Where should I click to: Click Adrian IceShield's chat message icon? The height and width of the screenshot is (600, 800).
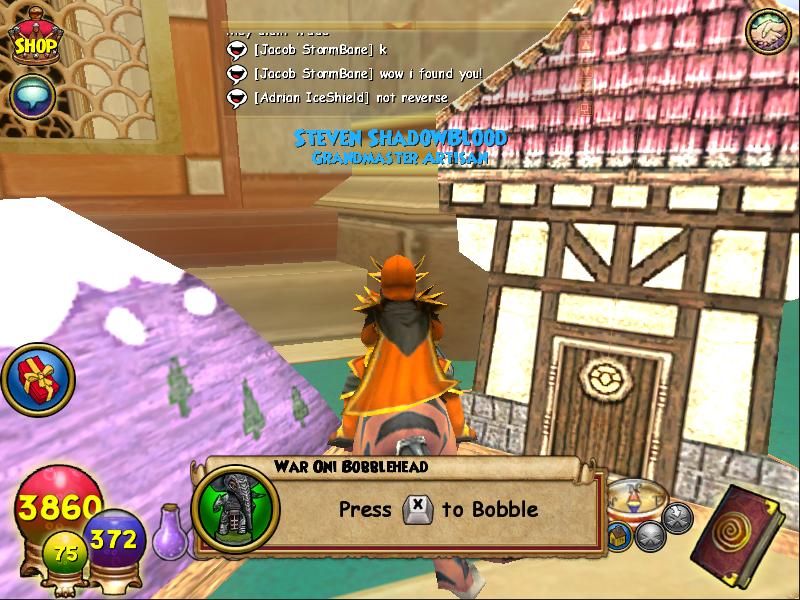tap(237, 98)
